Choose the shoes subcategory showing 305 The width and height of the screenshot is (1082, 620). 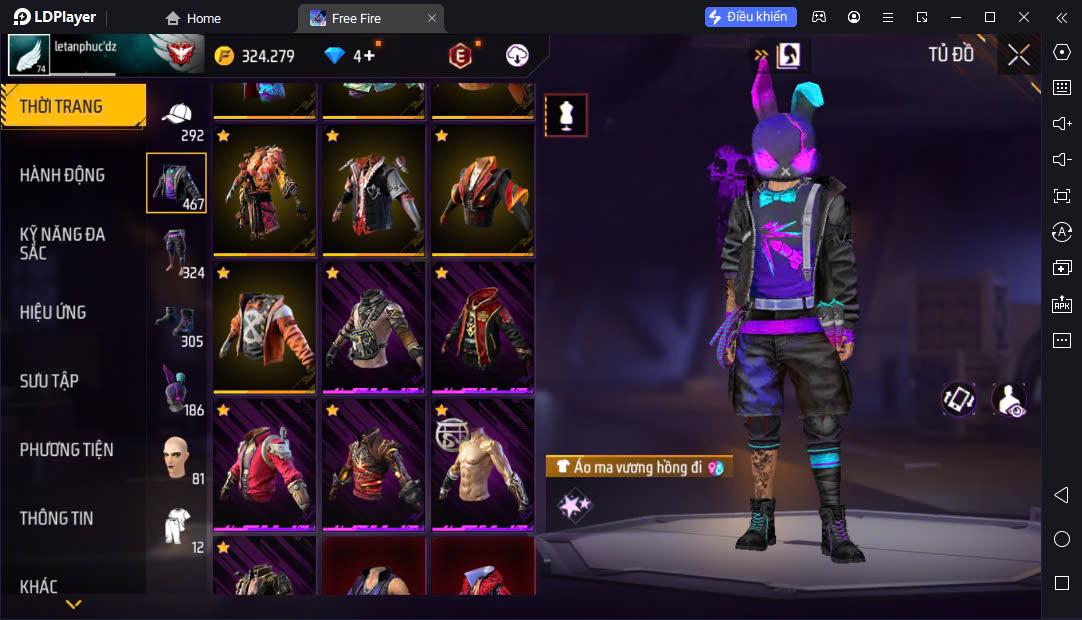tap(176, 321)
